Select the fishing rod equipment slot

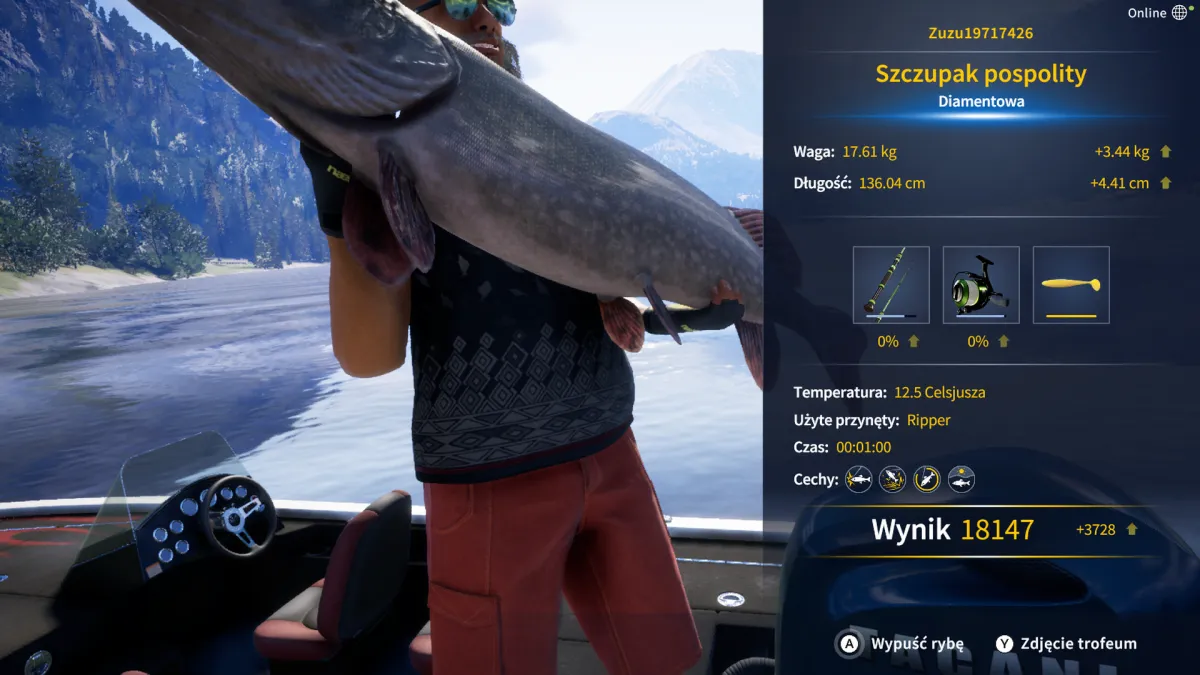tap(891, 285)
